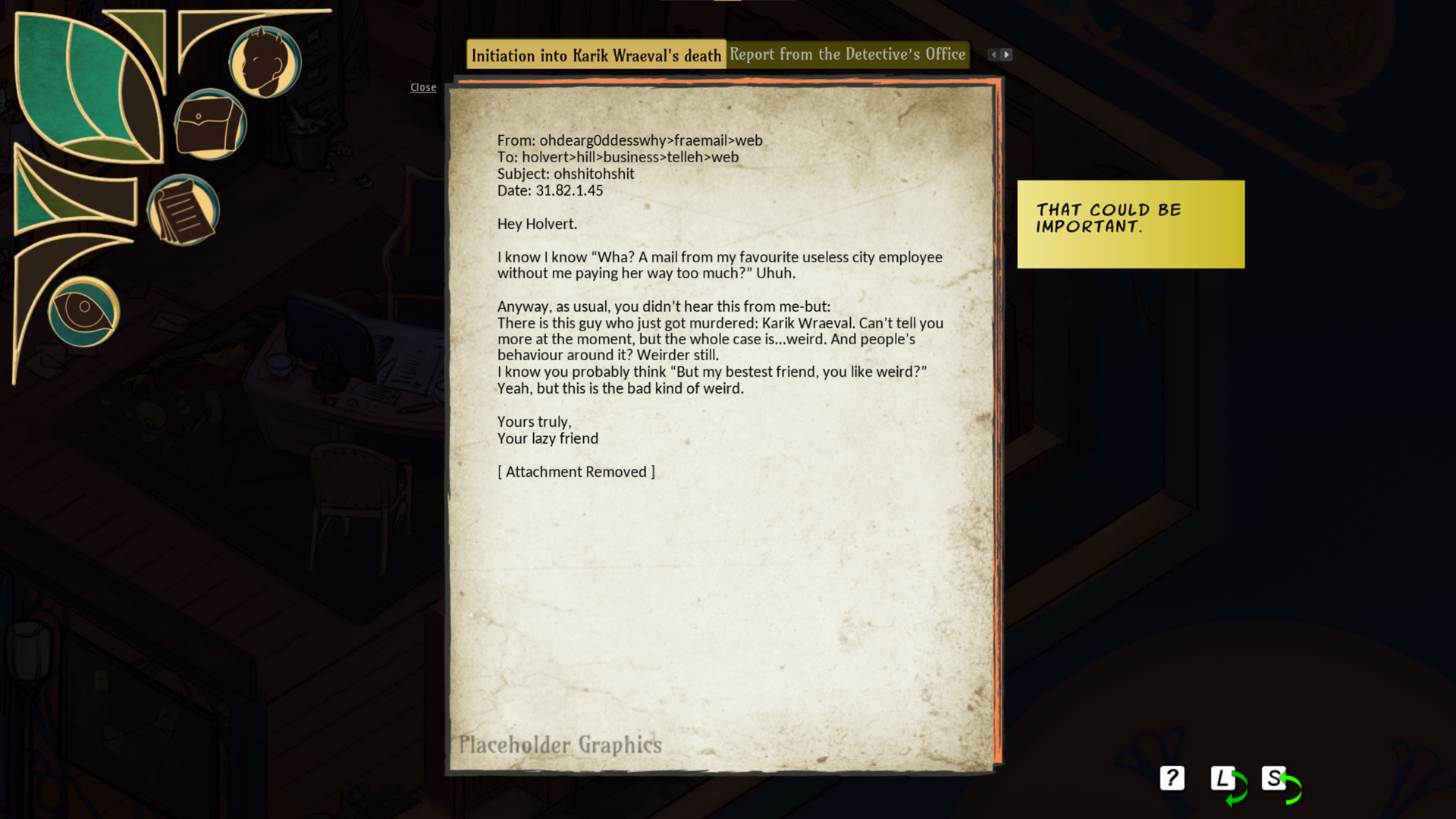Select the Initiation into Karik Wraeval's death tab
This screenshot has width=1456, height=819.
click(x=596, y=55)
